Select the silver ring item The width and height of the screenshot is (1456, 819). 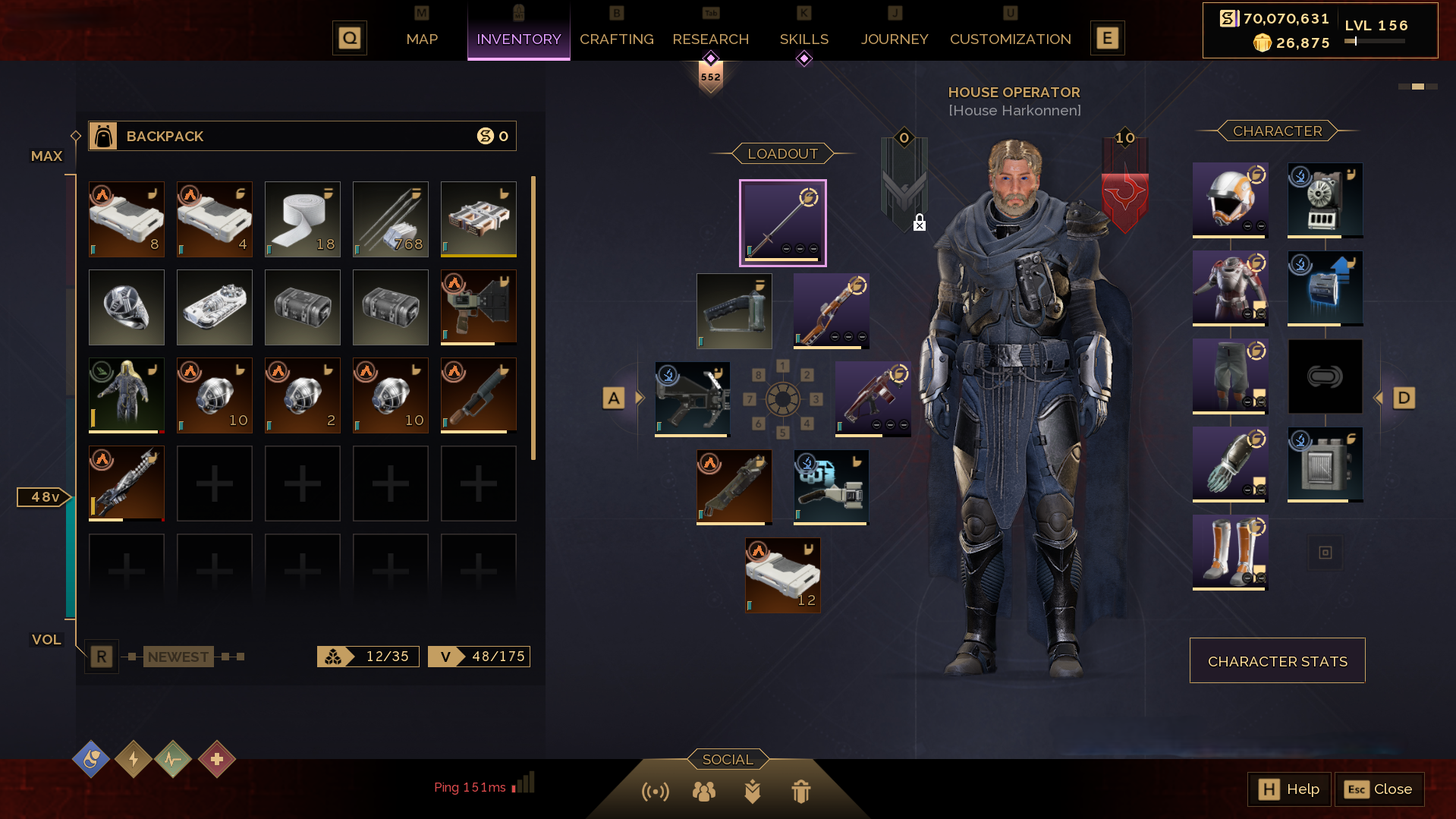pyautogui.click(x=126, y=307)
